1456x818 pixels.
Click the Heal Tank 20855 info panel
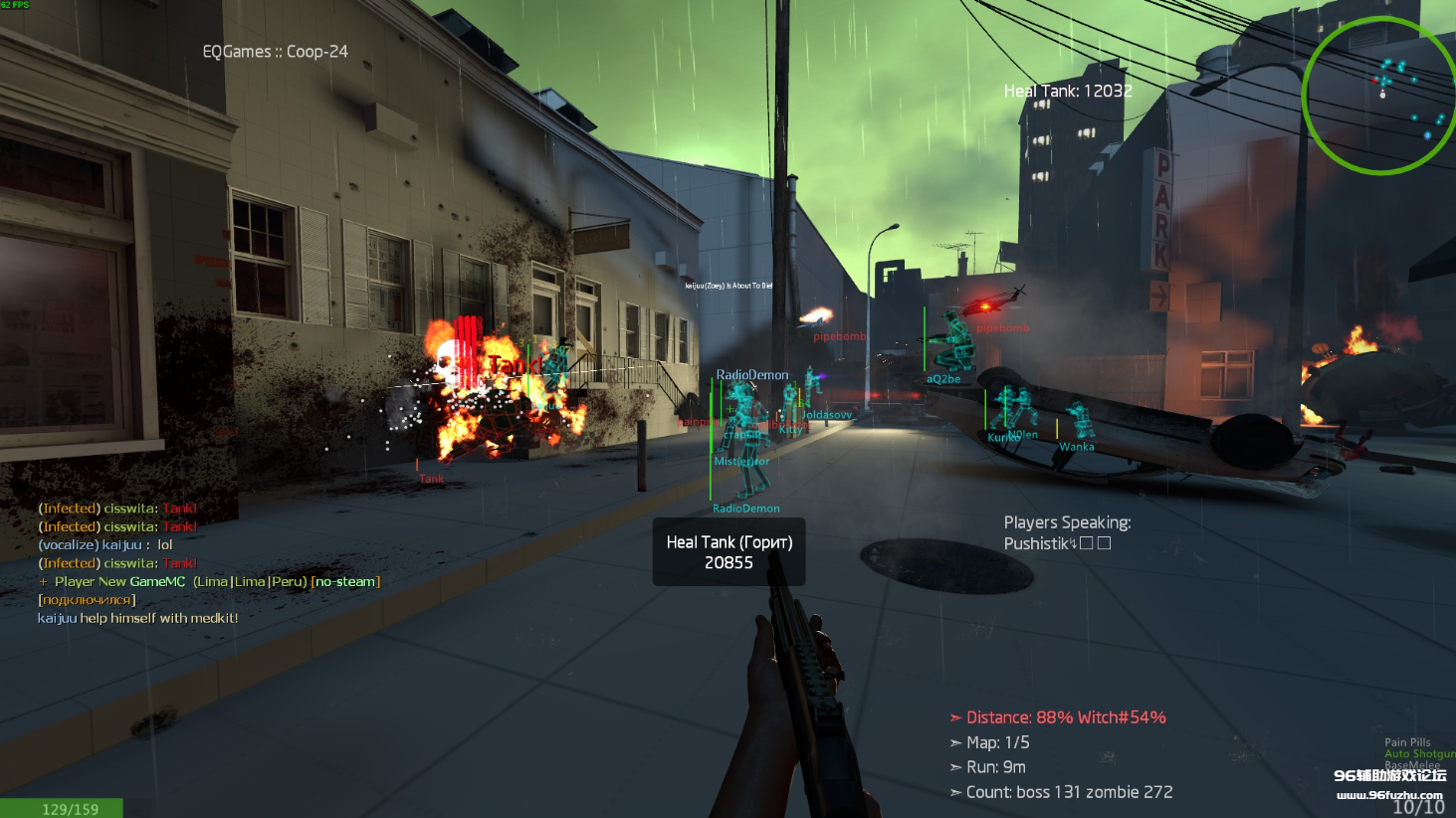[x=728, y=552]
